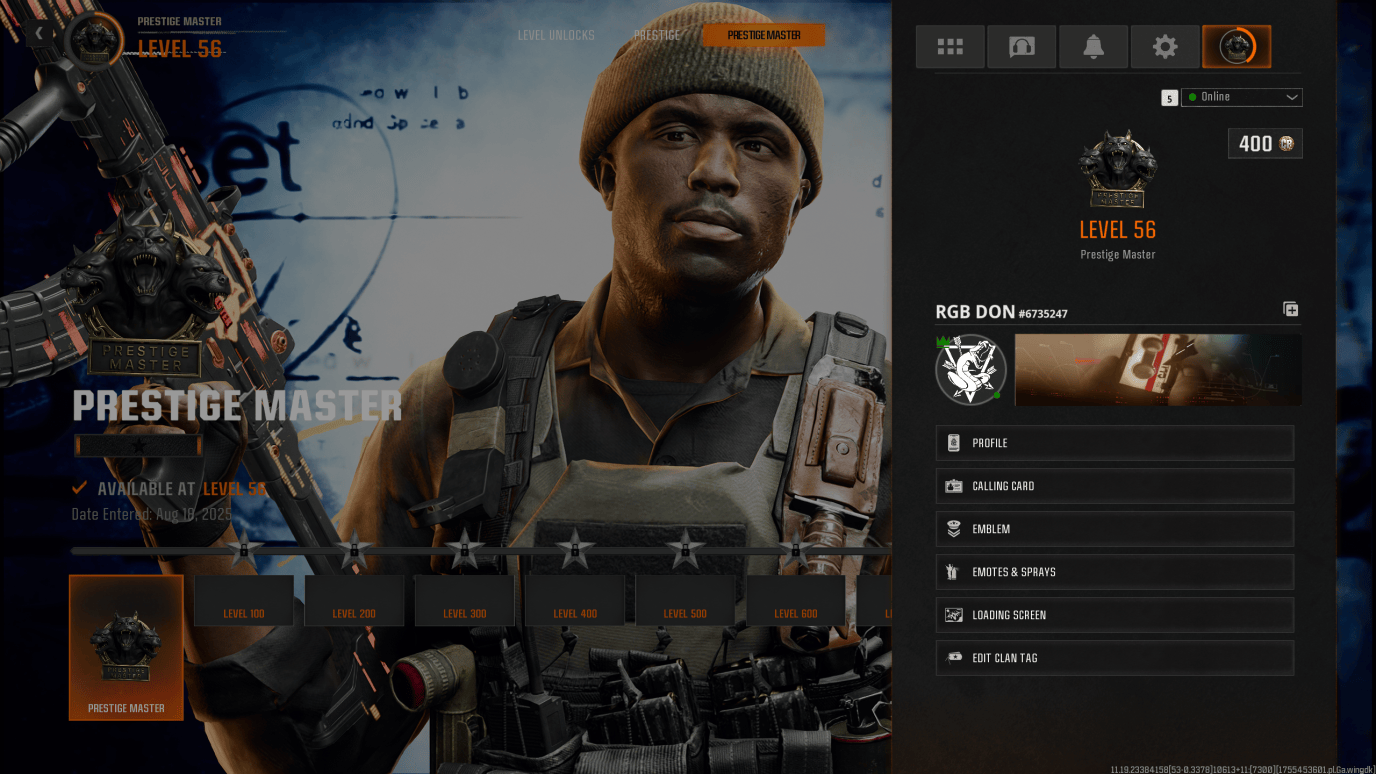Viewport: 1376px width, 774px height.
Task: Open Profile from the account panel
Action: (x=1114, y=442)
